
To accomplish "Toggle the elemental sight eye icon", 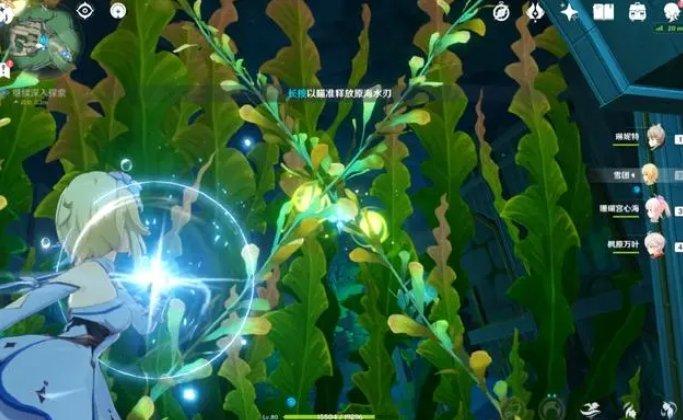I will coord(84,11).
